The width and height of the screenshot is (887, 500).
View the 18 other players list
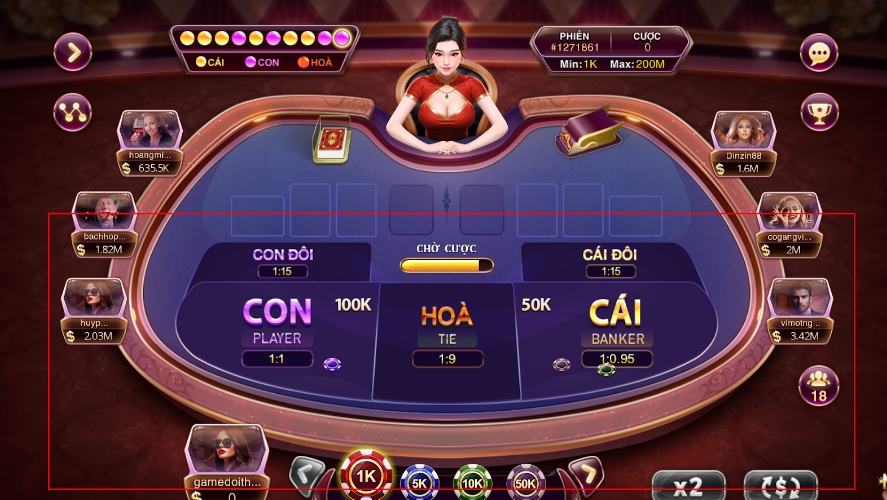(x=819, y=384)
